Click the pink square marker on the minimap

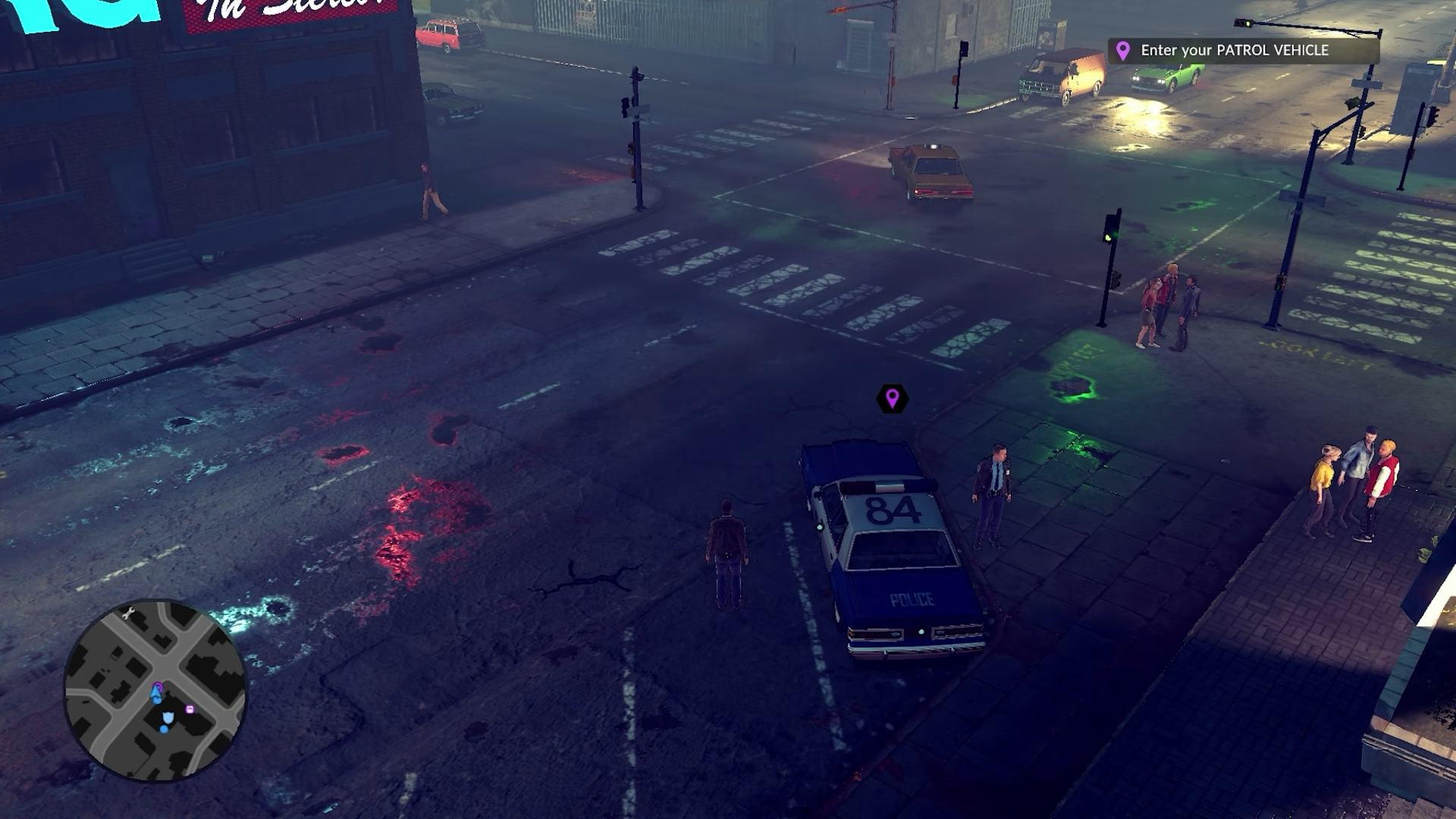click(190, 710)
